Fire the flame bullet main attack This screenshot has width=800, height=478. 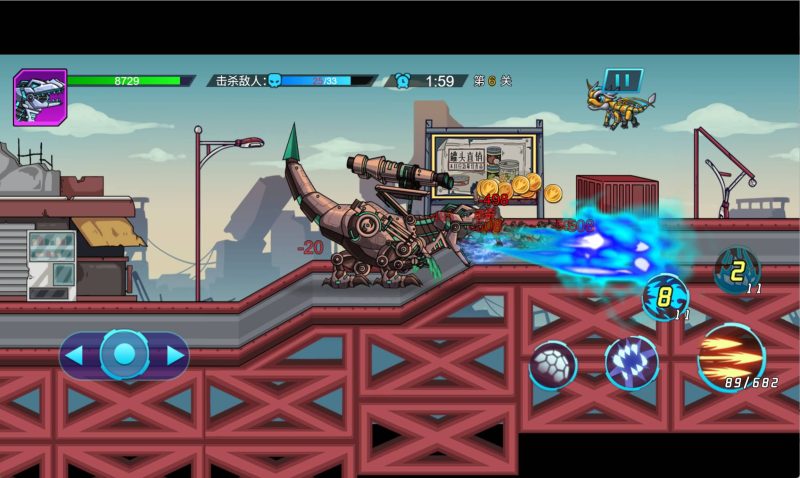tap(731, 357)
